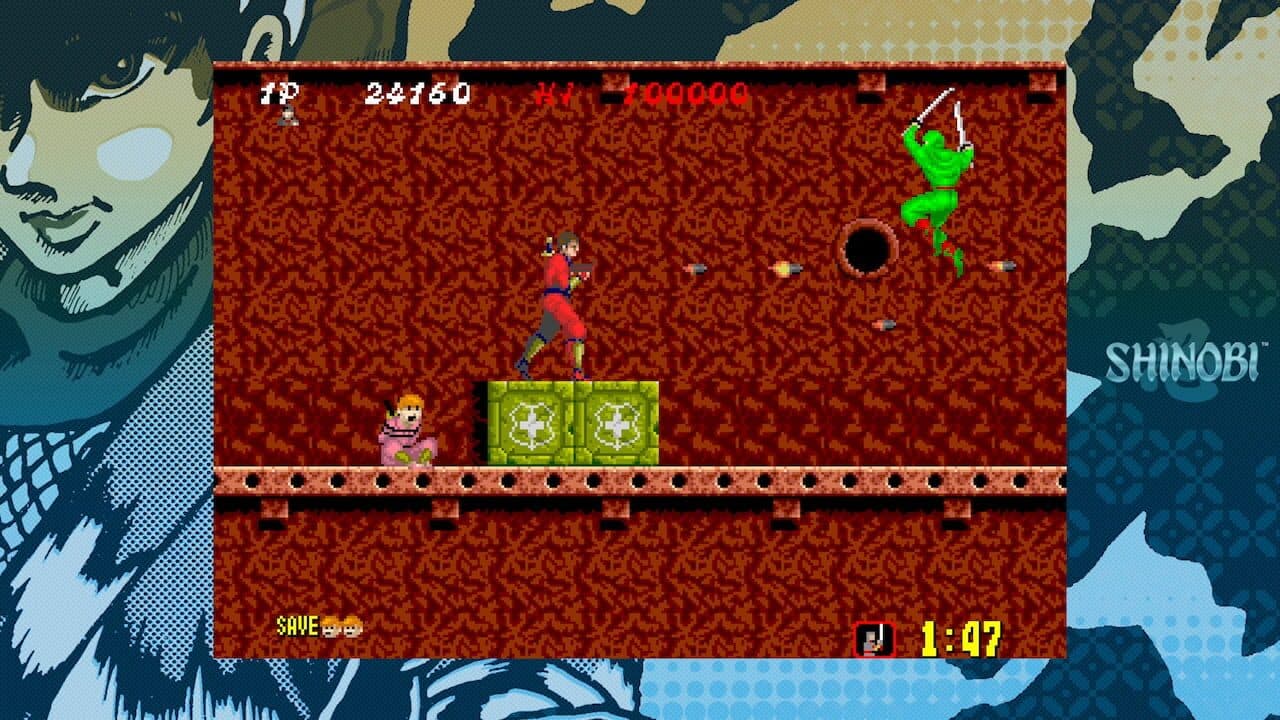1280x720 pixels.
Task: Click the second hostage head beside SAVE
Action: tap(352, 628)
